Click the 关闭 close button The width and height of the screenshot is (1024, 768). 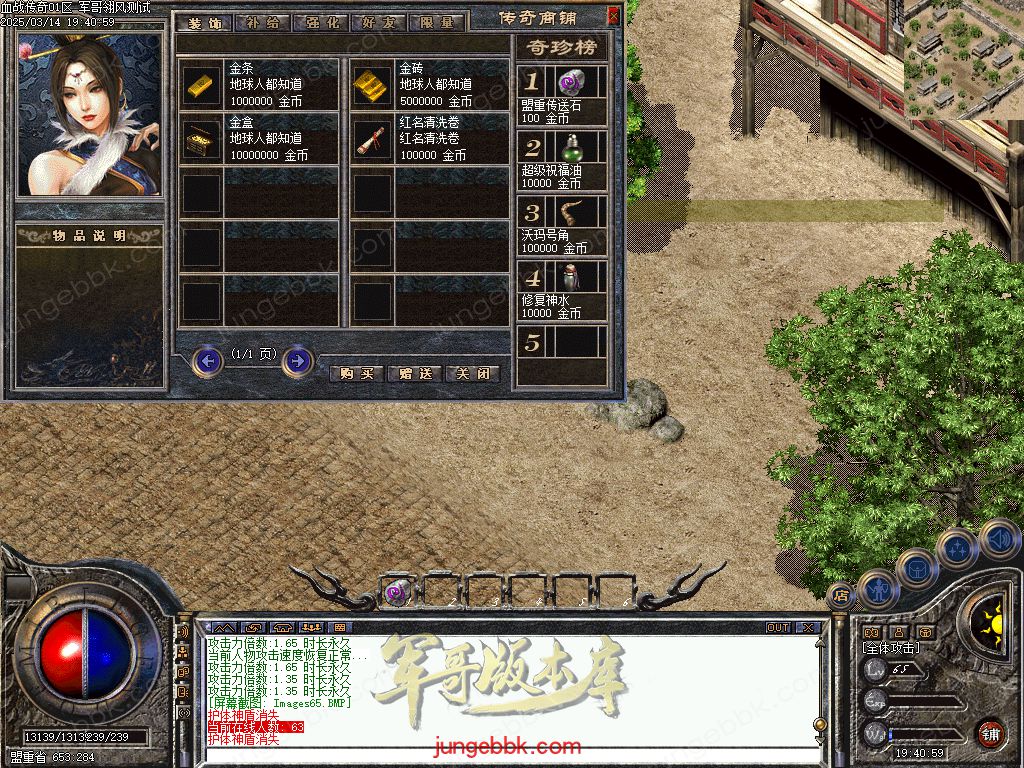point(472,374)
